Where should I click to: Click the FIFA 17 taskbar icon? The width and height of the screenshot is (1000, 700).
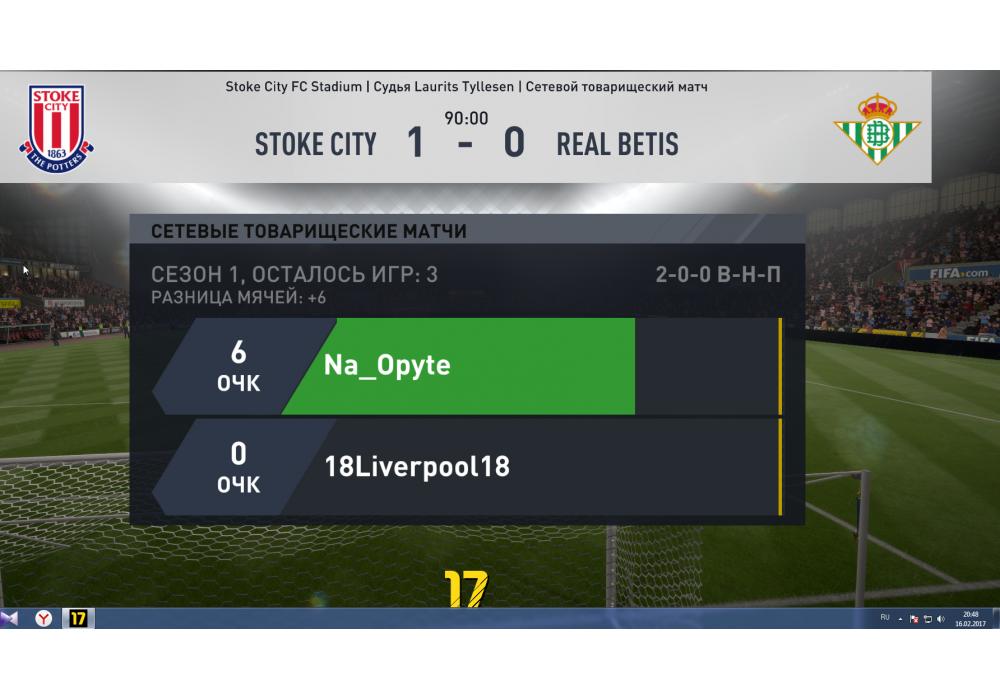[78, 619]
